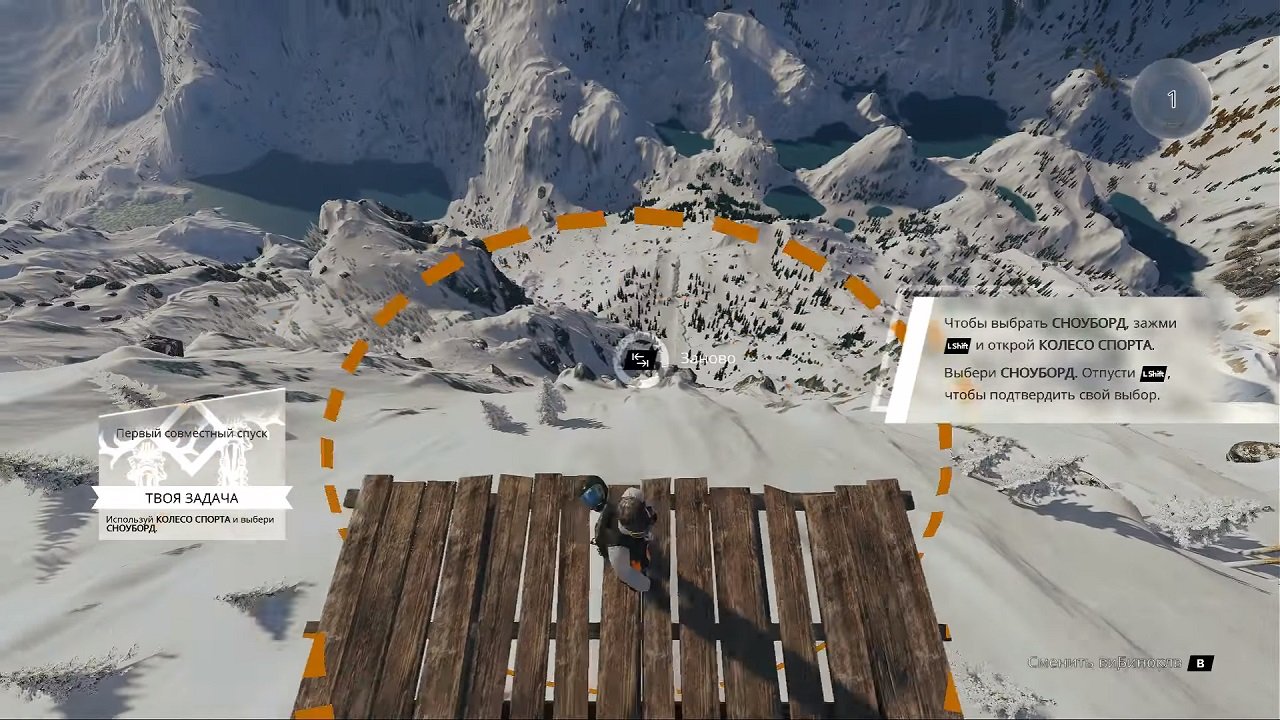Viewport: 1280px width, 720px height.
Task: Expand the ТВОЯ ЗАДАЧА objective banner
Action: click(x=192, y=497)
